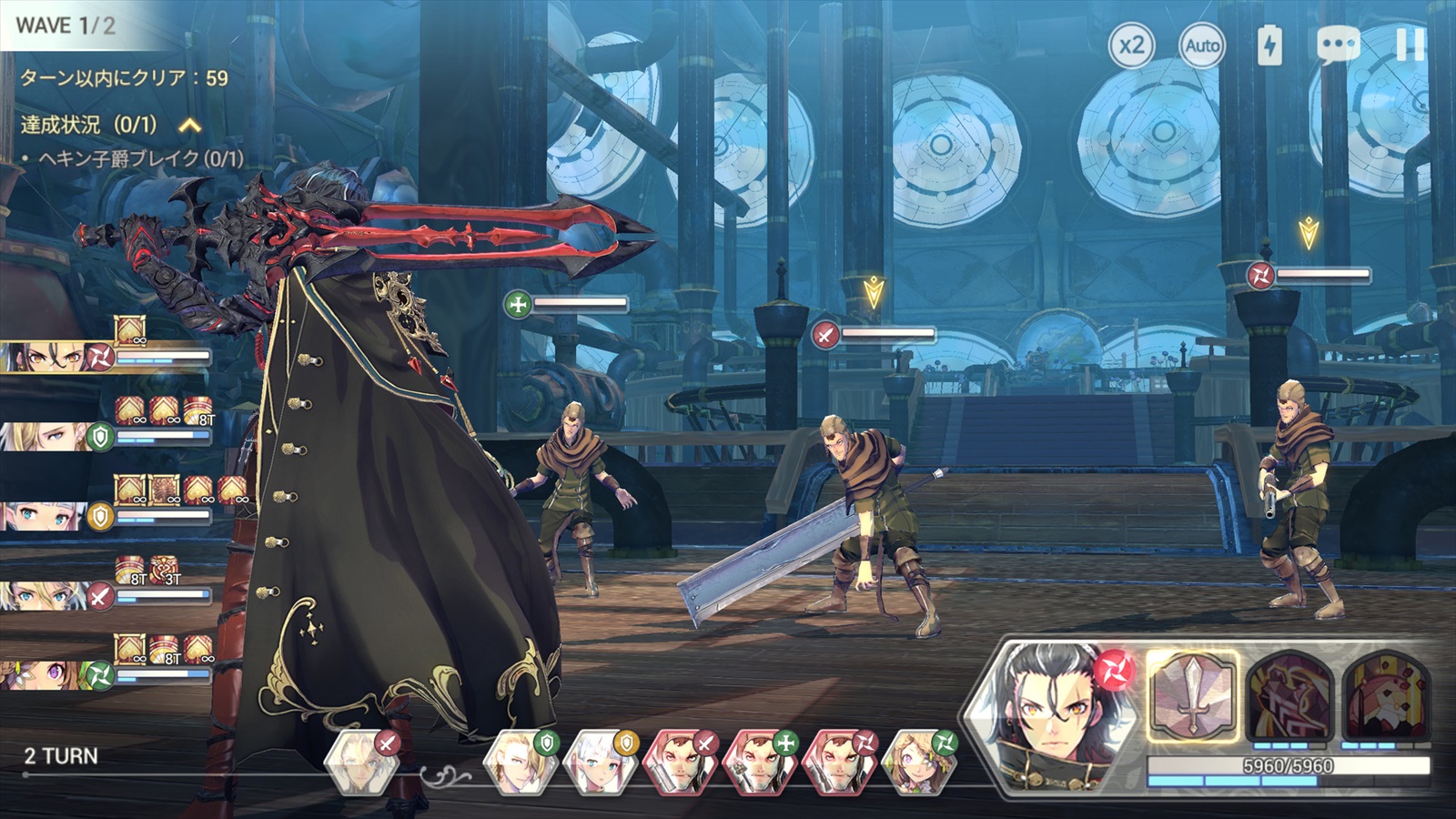Pause the battle
The width and height of the screenshot is (1456, 819).
(x=1410, y=45)
